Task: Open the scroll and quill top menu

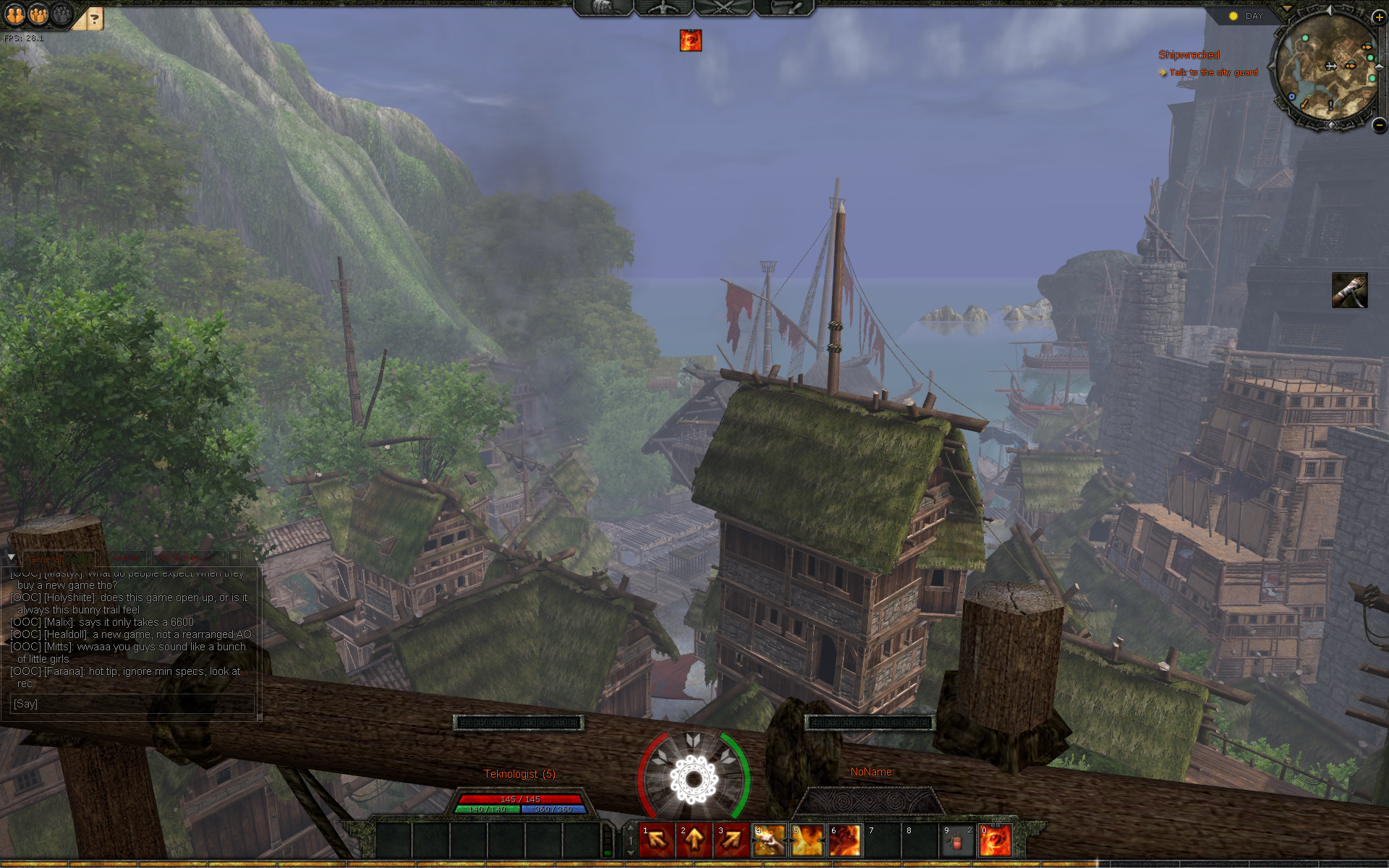Action: (784, 7)
